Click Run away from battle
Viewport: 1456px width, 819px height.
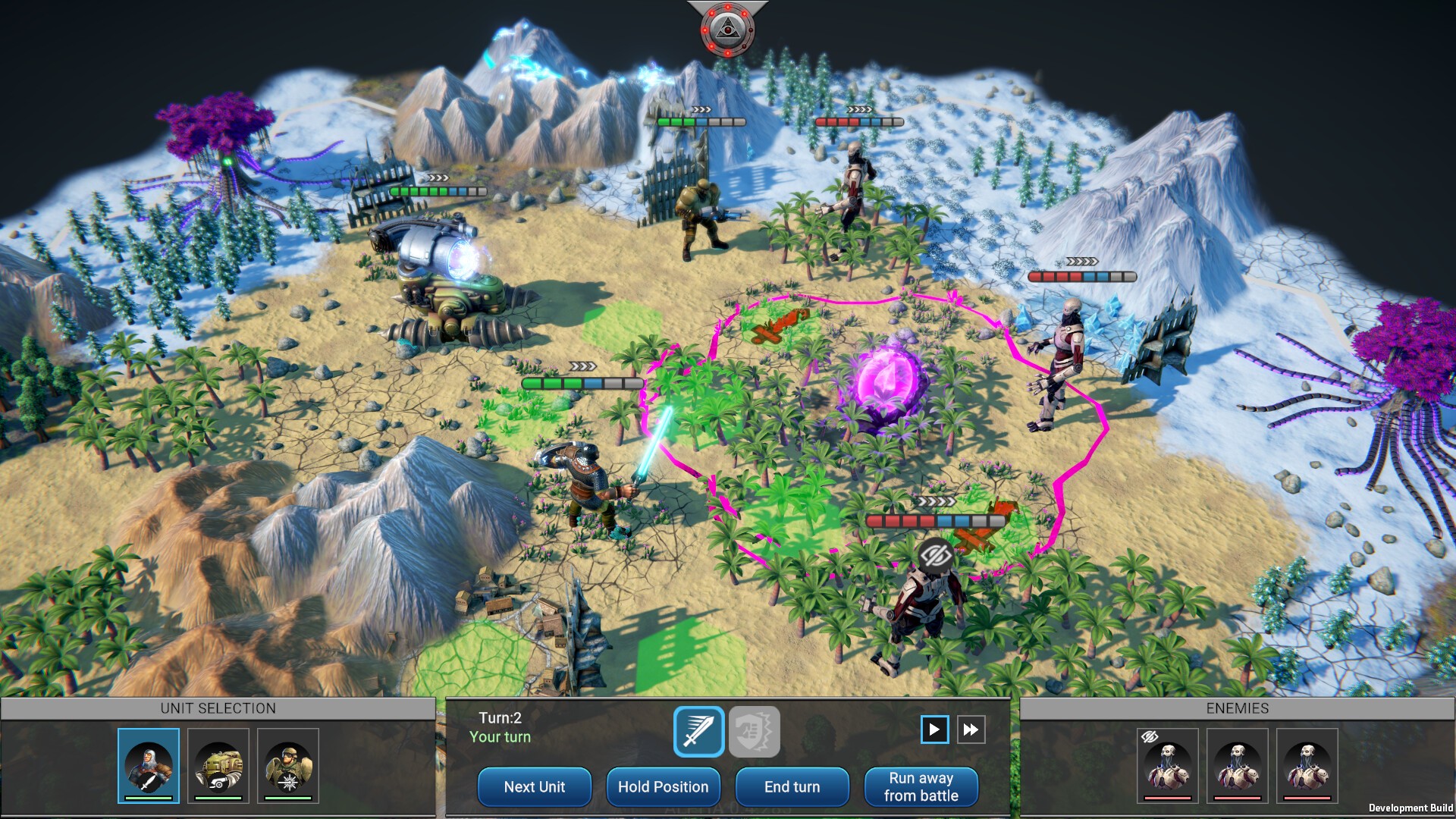tap(921, 786)
